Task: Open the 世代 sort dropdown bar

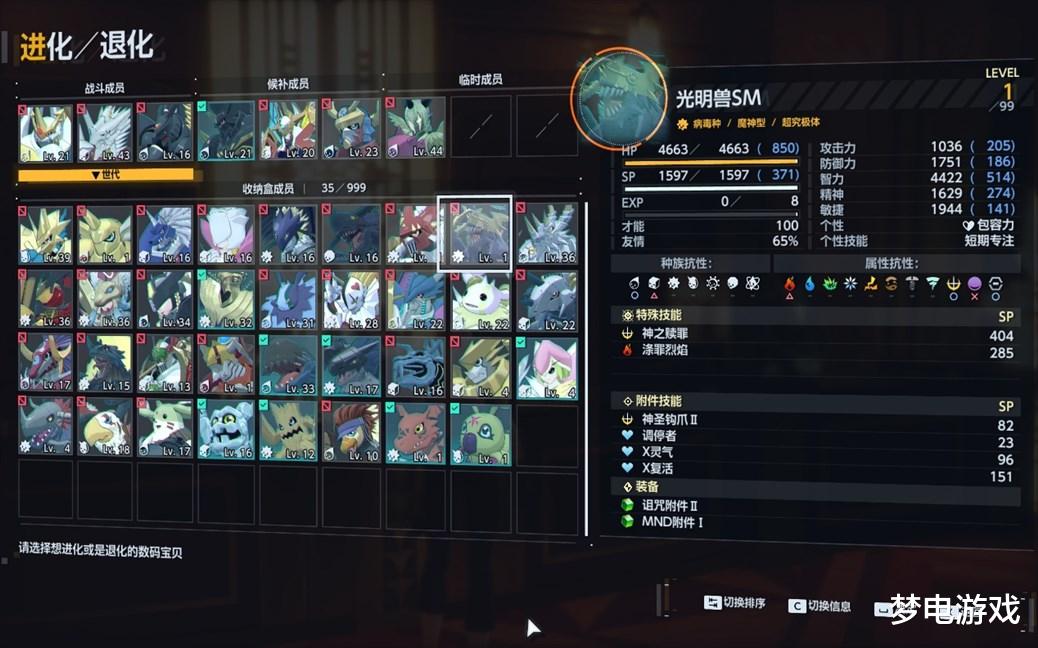Action: (x=105, y=175)
